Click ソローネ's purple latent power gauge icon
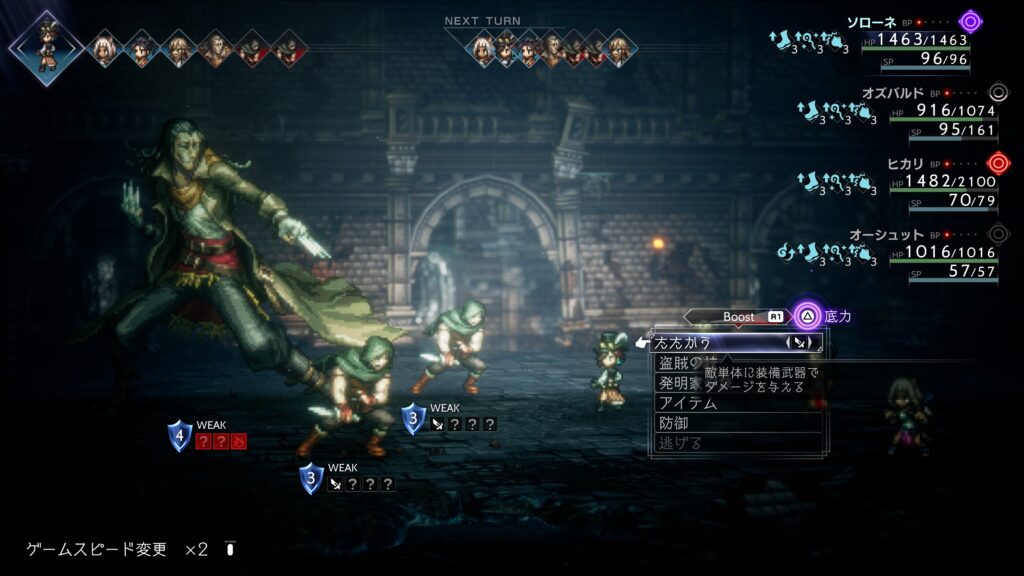Viewport: 1024px width, 576px height. [x=970, y=21]
